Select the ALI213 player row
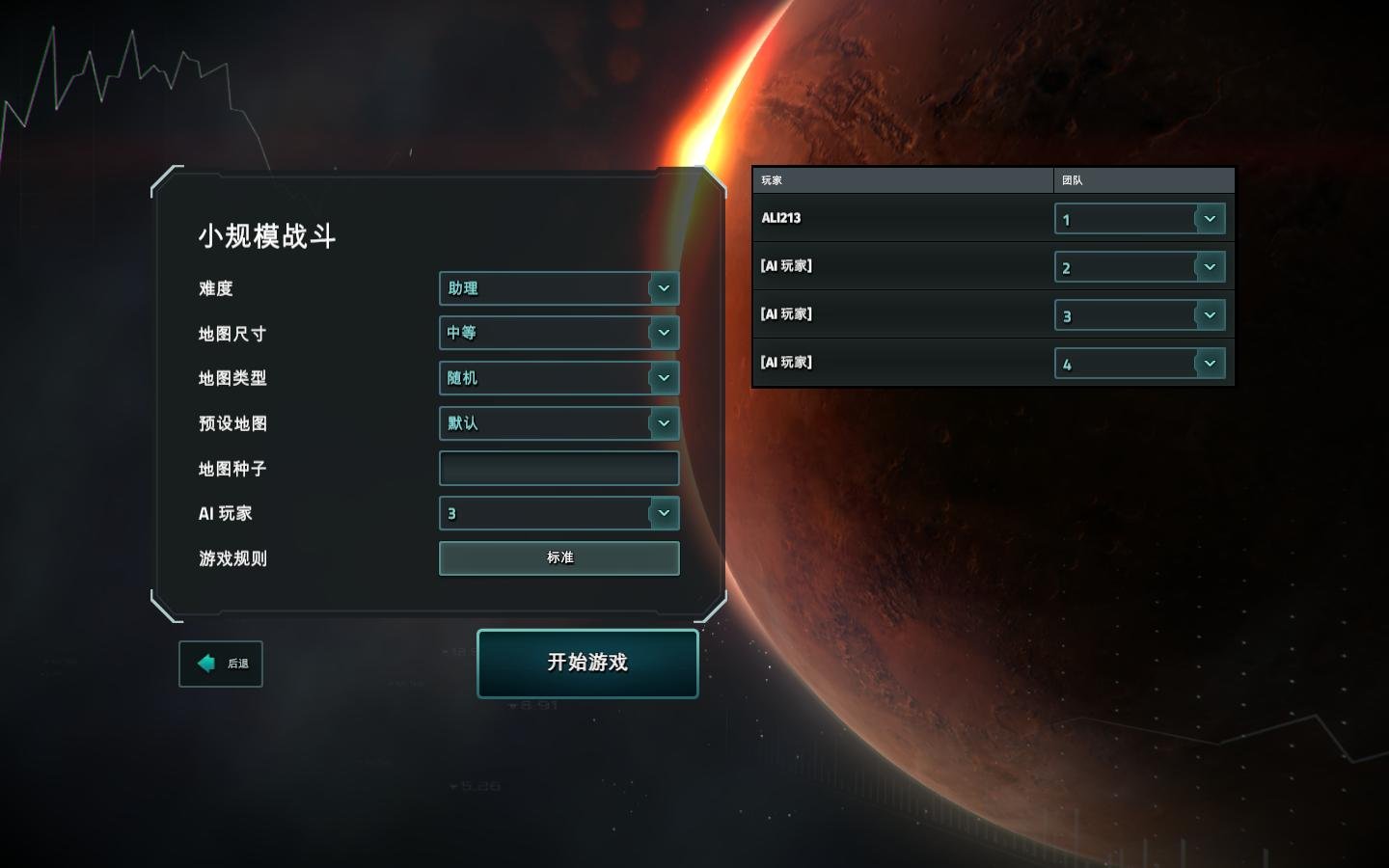 pyautogui.click(x=868, y=218)
